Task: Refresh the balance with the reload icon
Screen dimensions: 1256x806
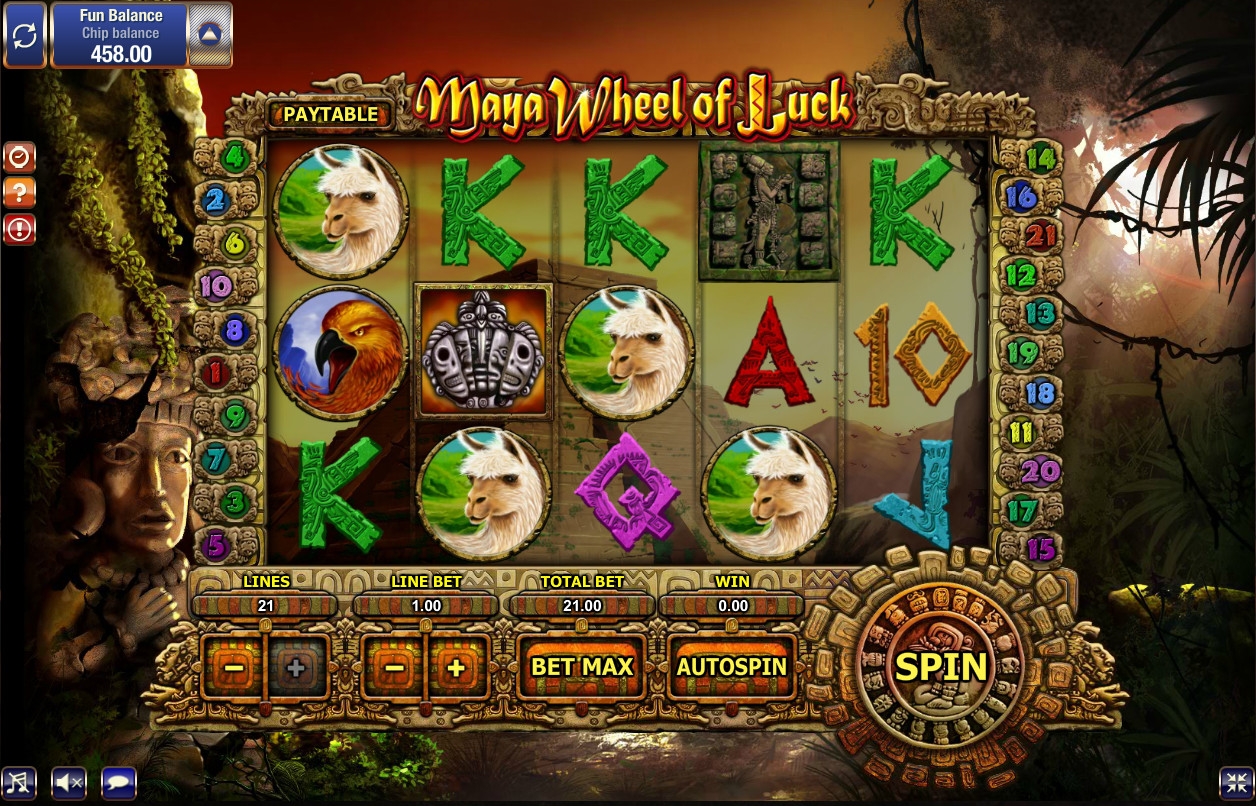Action: click(24, 36)
